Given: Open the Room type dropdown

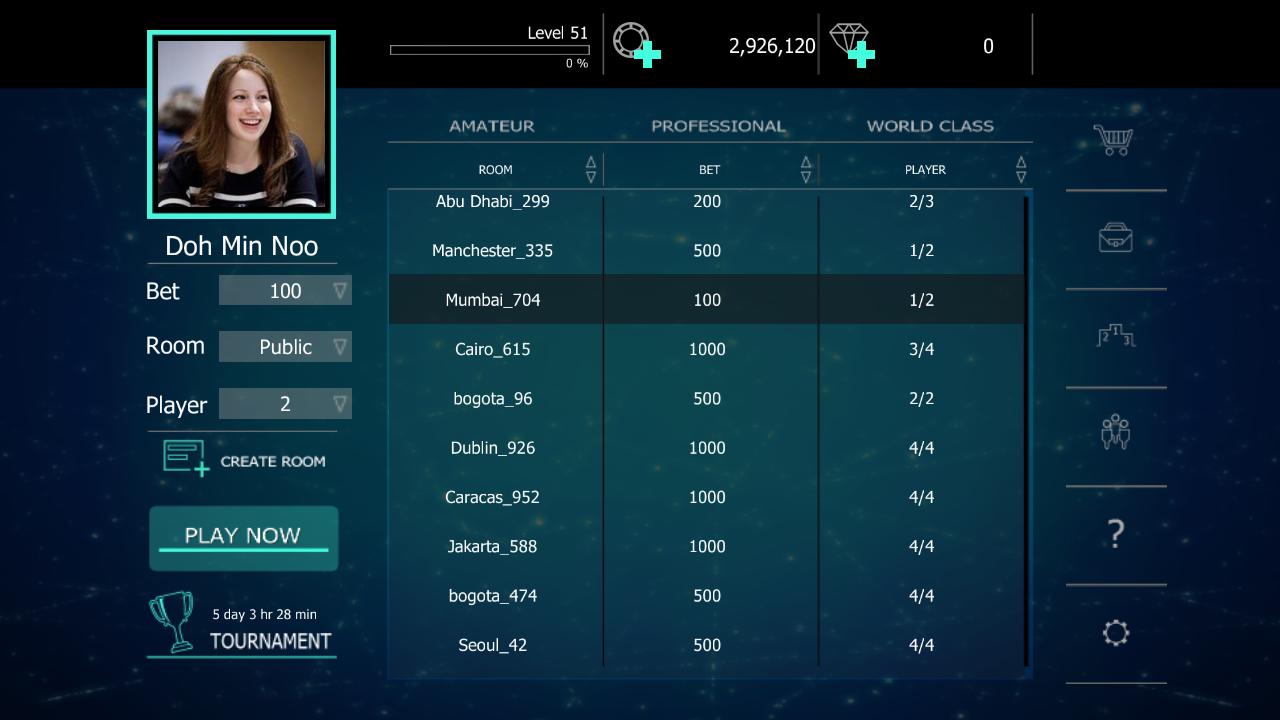Looking at the screenshot, I should coord(285,347).
